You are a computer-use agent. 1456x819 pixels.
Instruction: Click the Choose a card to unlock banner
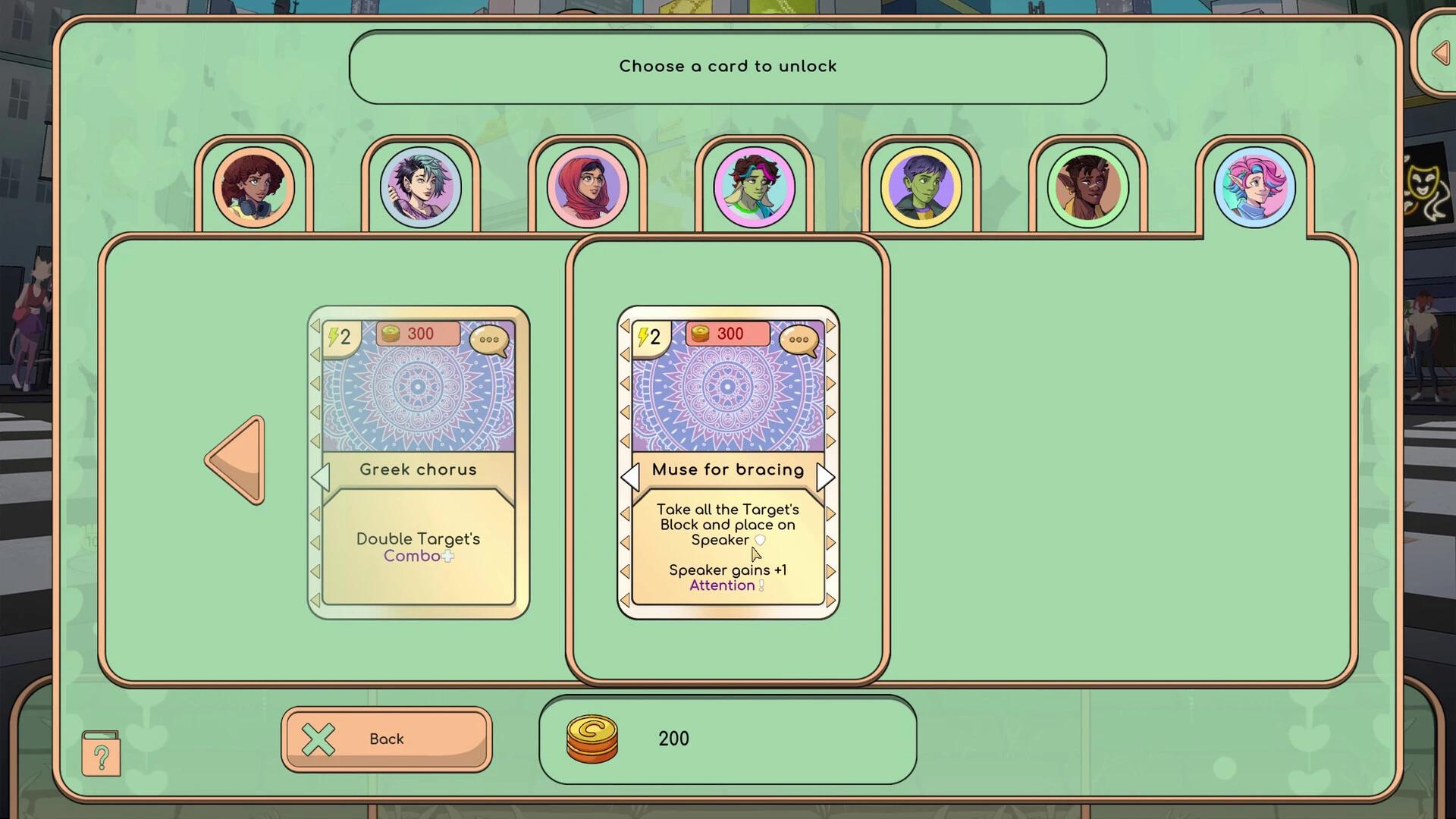[x=727, y=66]
